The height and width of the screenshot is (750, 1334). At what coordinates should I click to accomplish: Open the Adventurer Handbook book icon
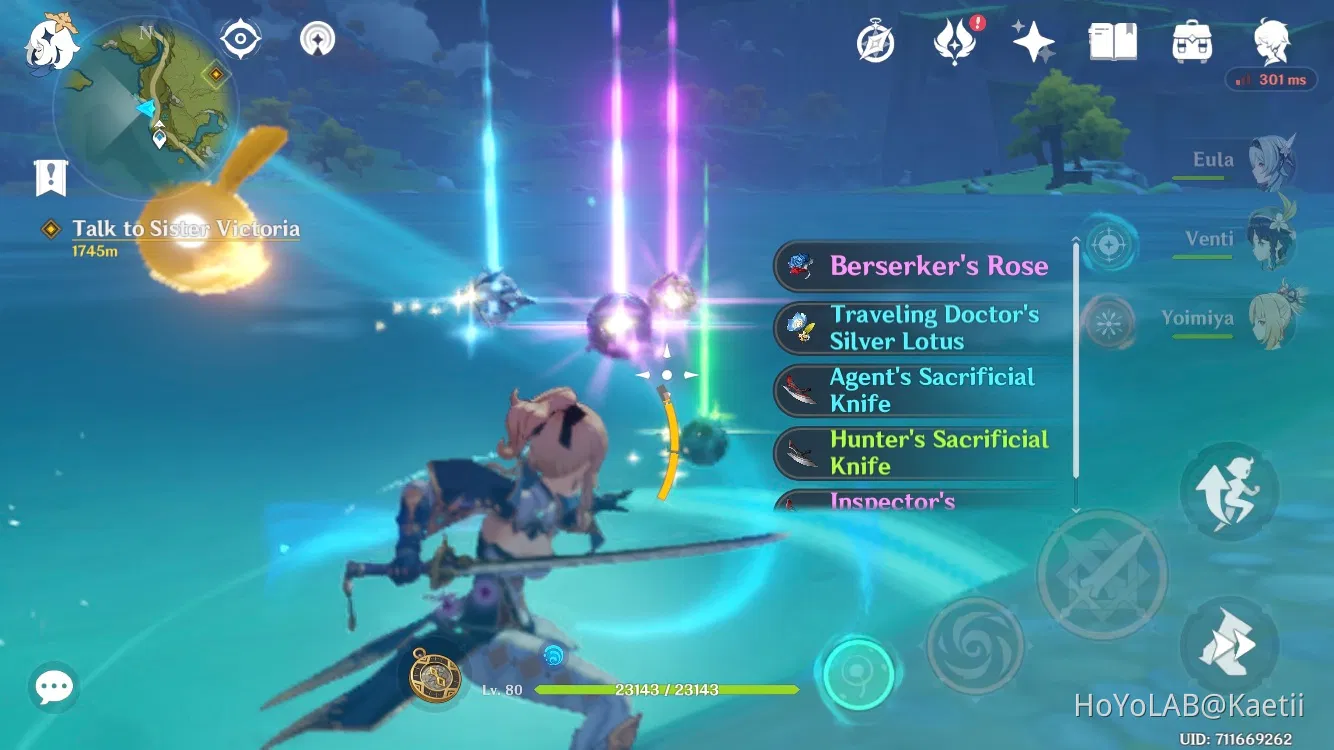[x=1111, y=40]
